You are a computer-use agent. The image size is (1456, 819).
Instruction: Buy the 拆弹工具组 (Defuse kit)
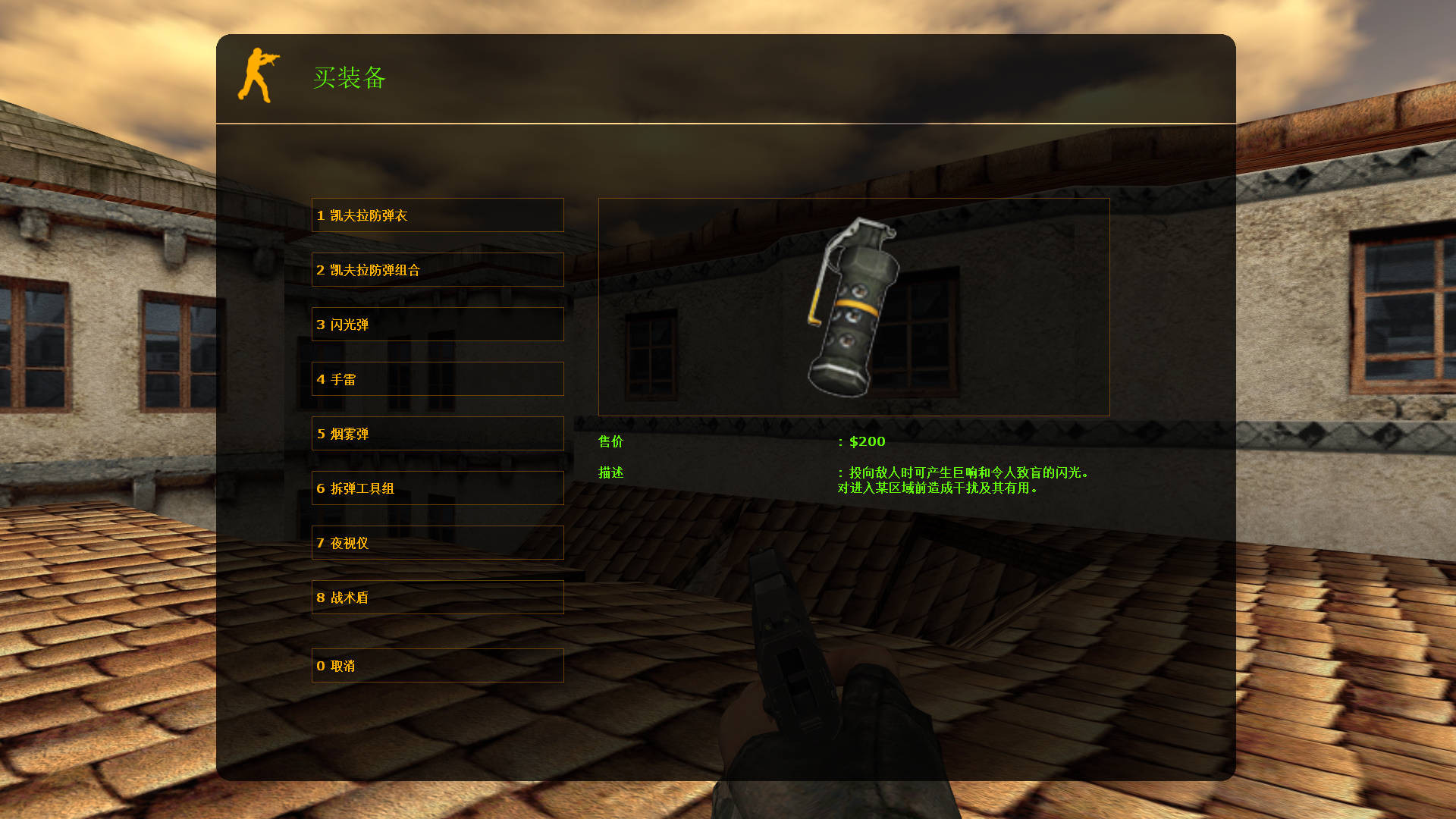pyautogui.click(x=437, y=488)
